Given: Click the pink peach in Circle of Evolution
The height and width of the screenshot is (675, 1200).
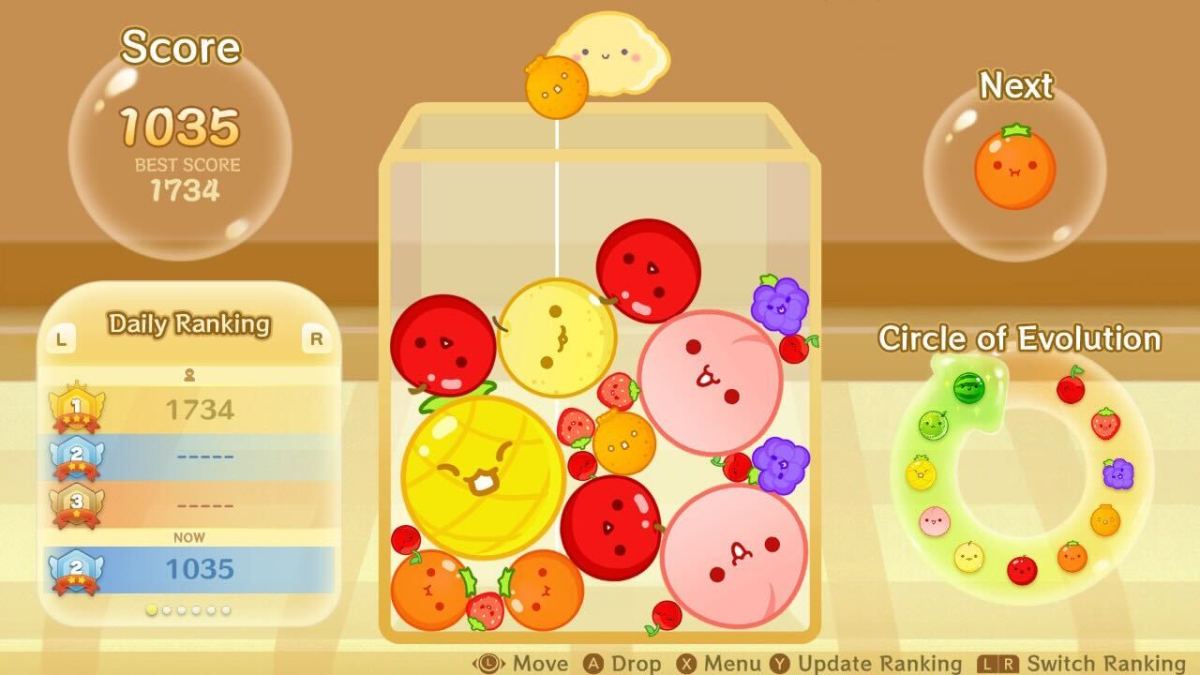Looking at the screenshot, I should [x=934, y=520].
